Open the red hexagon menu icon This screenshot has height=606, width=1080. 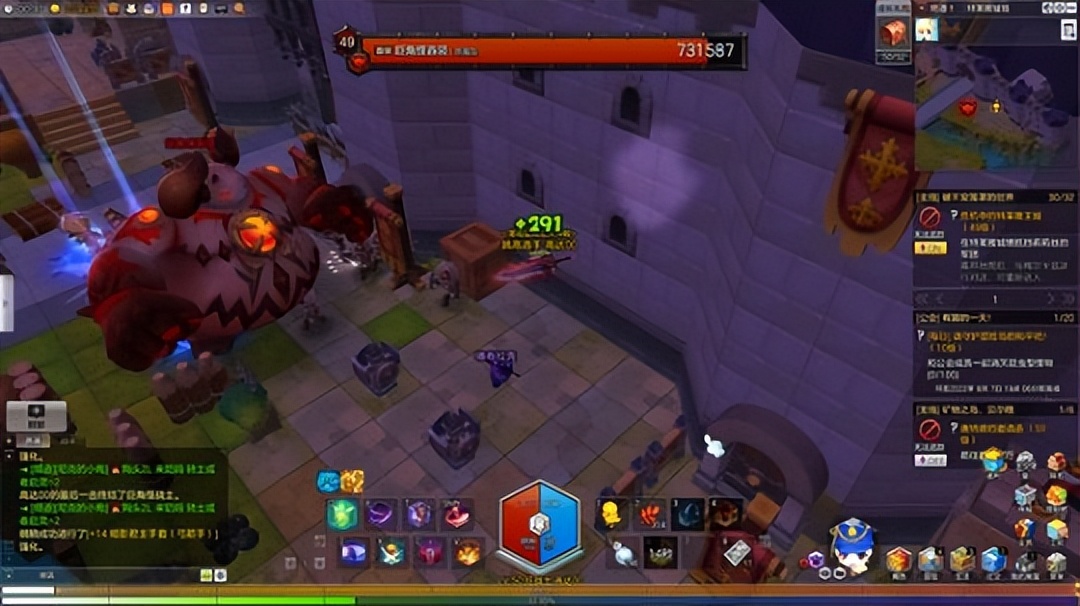[x=899, y=560]
